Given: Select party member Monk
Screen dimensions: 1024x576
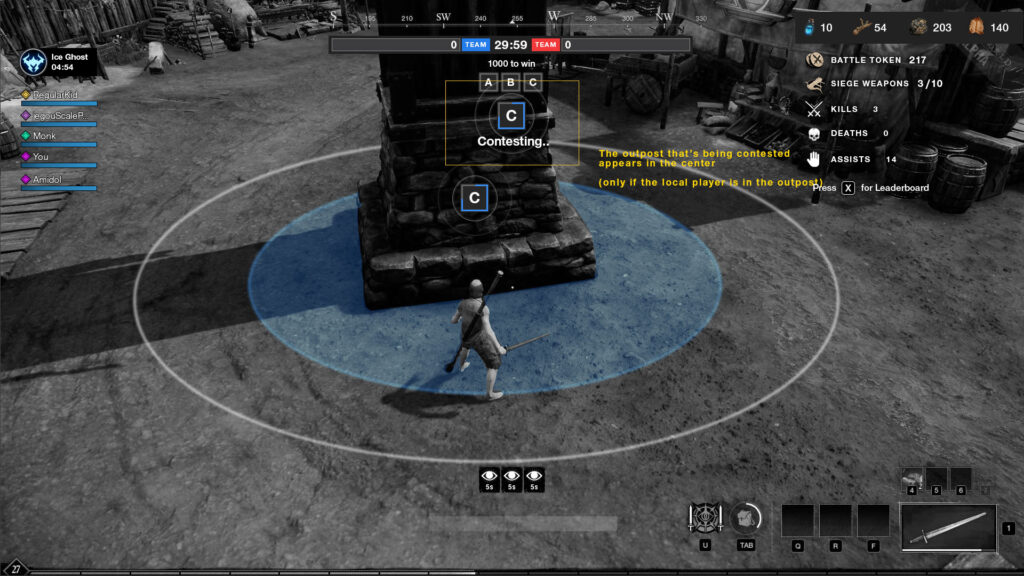Looking at the screenshot, I should (x=44, y=136).
